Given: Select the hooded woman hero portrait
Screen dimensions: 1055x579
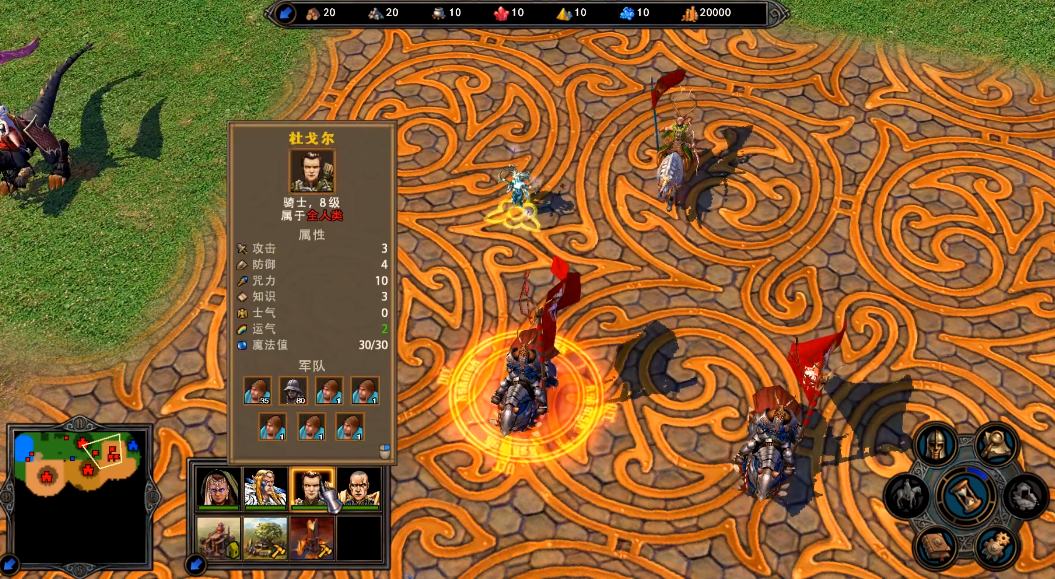Looking at the screenshot, I should [218, 490].
